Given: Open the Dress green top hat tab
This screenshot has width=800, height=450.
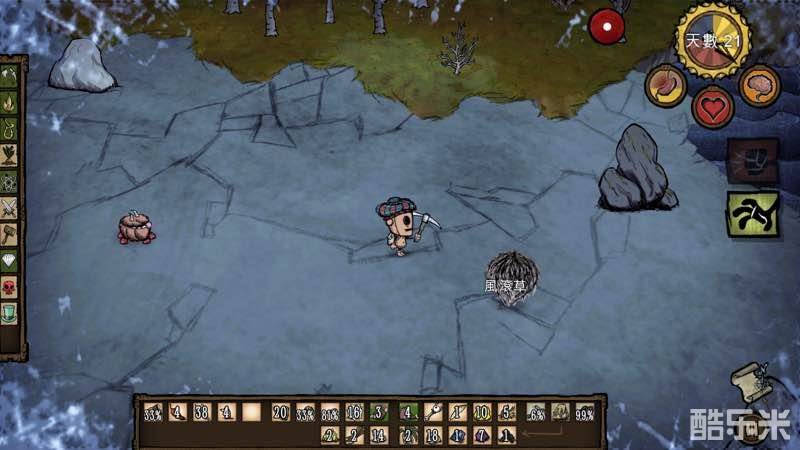Looking at the screenshot, I should 12,314.
